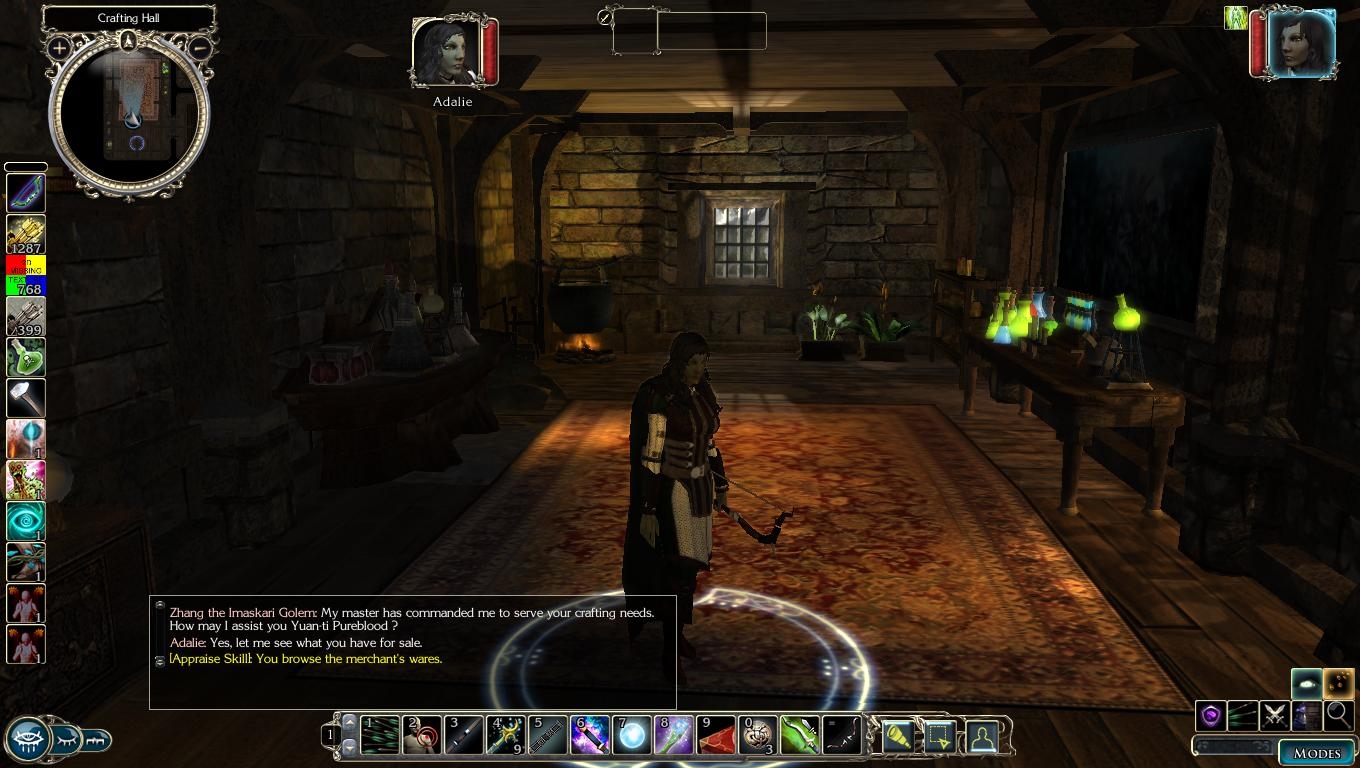Select the green dagger hotbar slot

tap(800, 736)
